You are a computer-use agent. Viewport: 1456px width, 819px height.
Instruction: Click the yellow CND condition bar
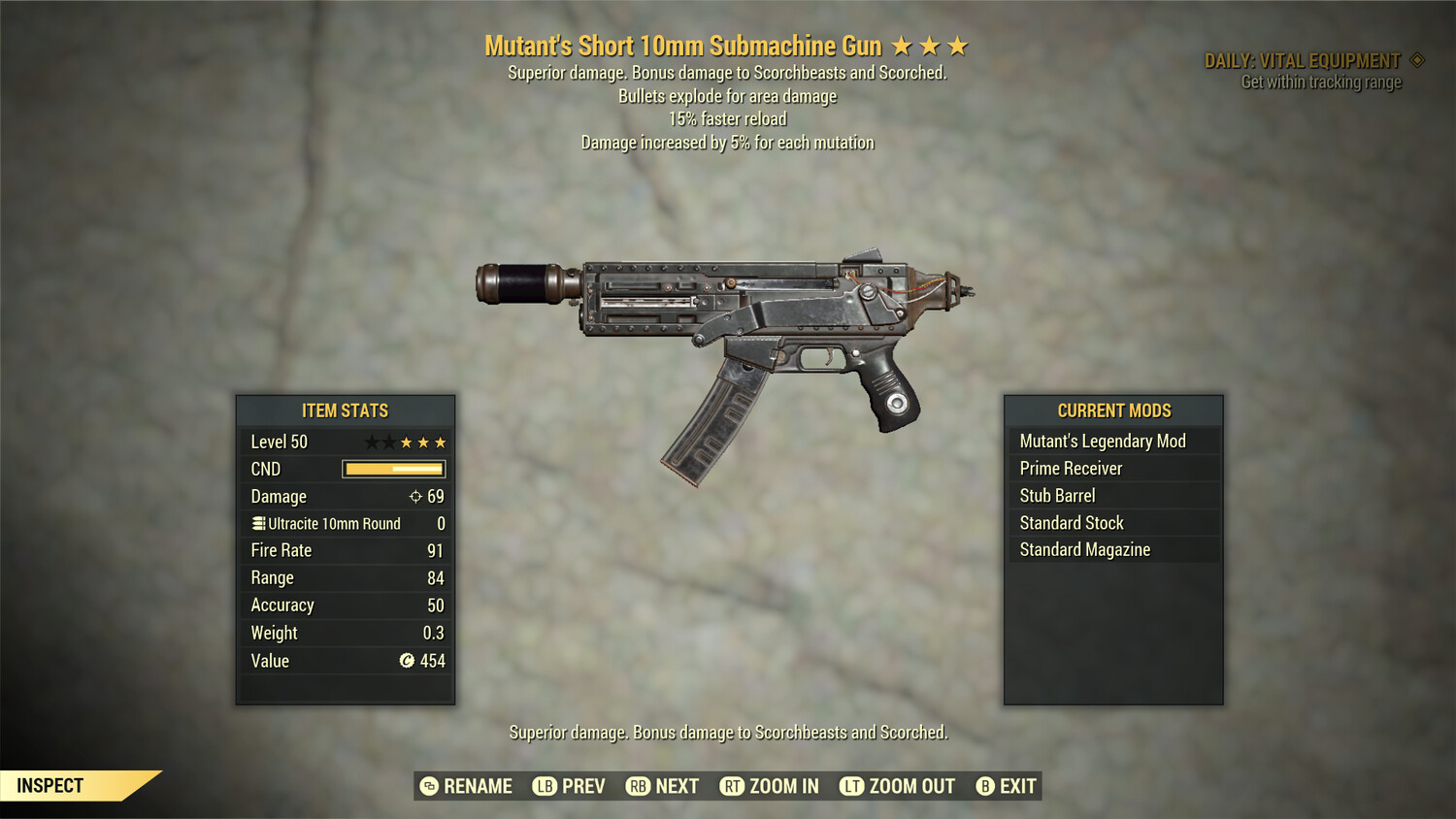tap(393, 469)
